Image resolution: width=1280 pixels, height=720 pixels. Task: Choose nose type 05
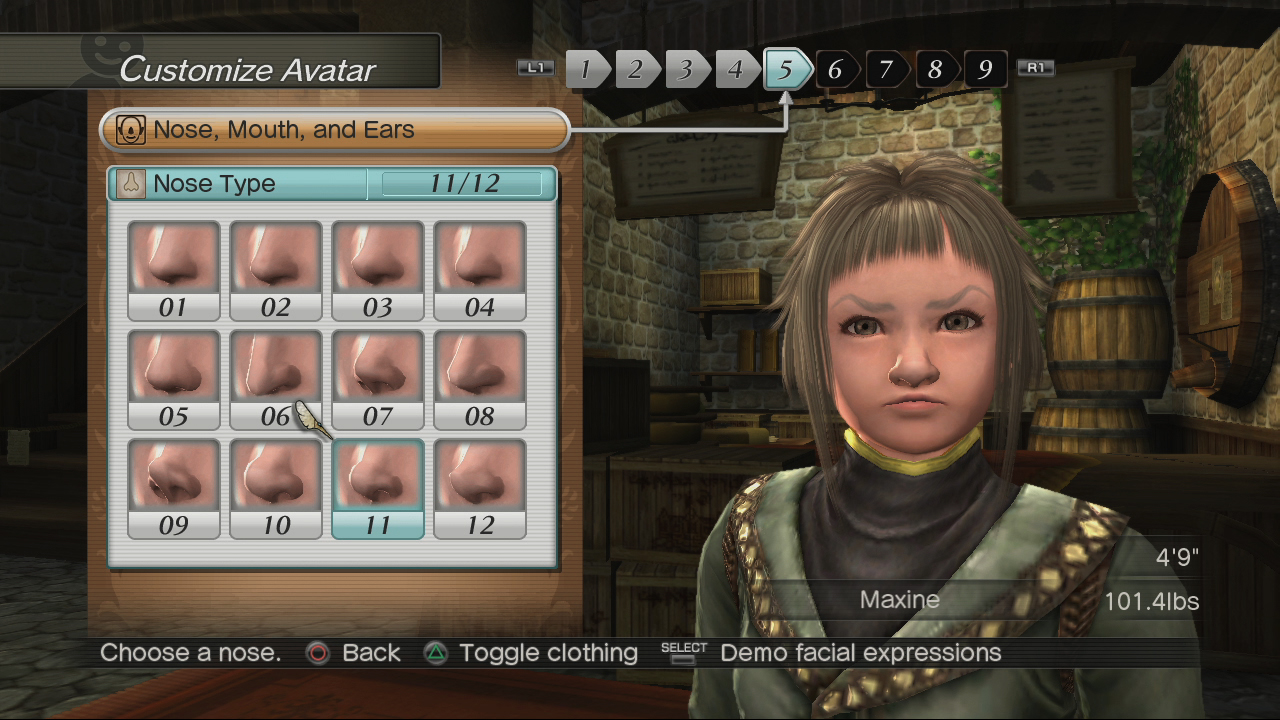(174, 380)
